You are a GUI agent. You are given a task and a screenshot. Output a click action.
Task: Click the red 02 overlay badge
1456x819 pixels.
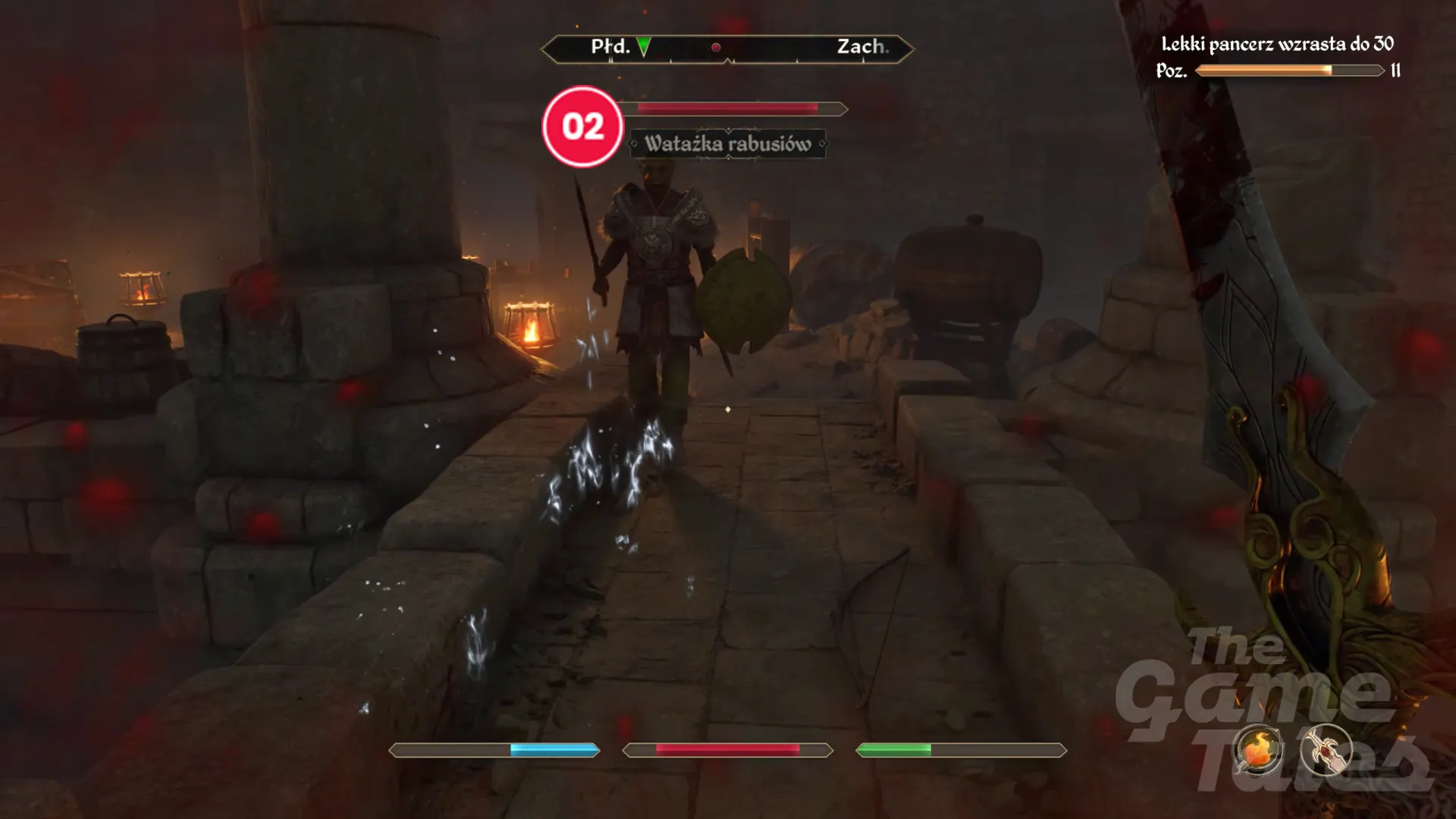pyautogui.click(x=582, y=127)
